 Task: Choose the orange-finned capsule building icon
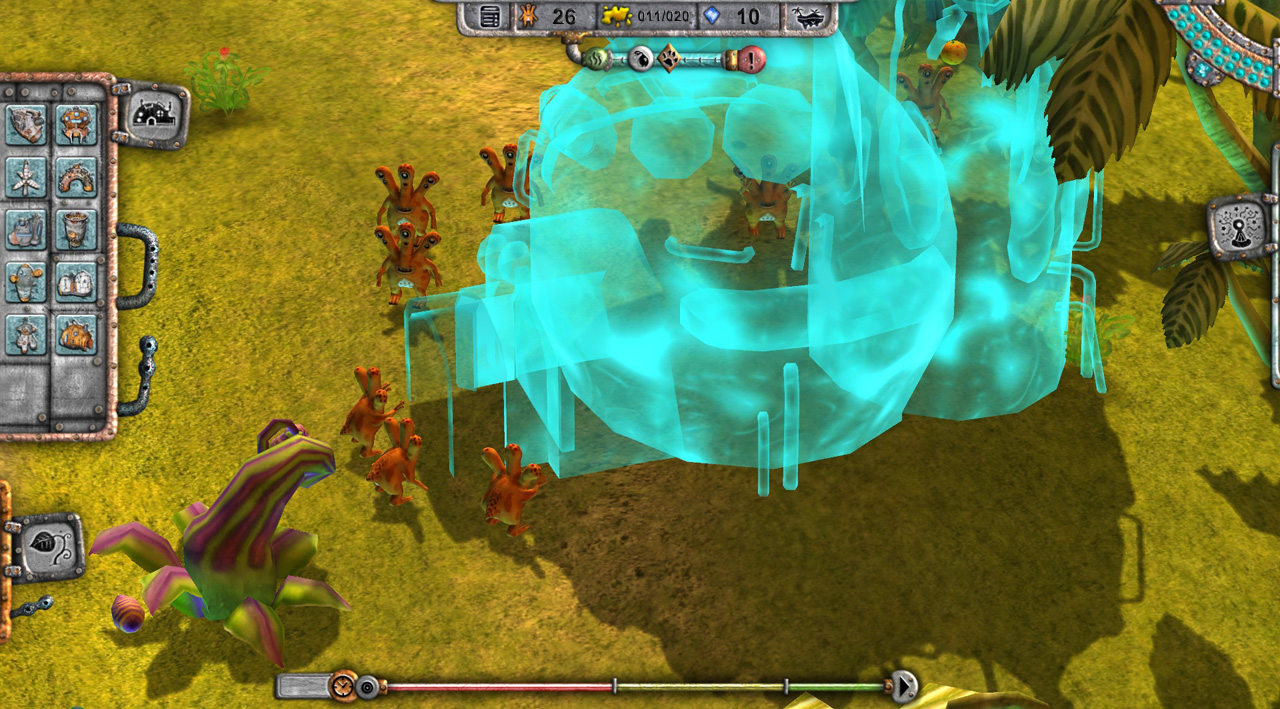point(26,283)
